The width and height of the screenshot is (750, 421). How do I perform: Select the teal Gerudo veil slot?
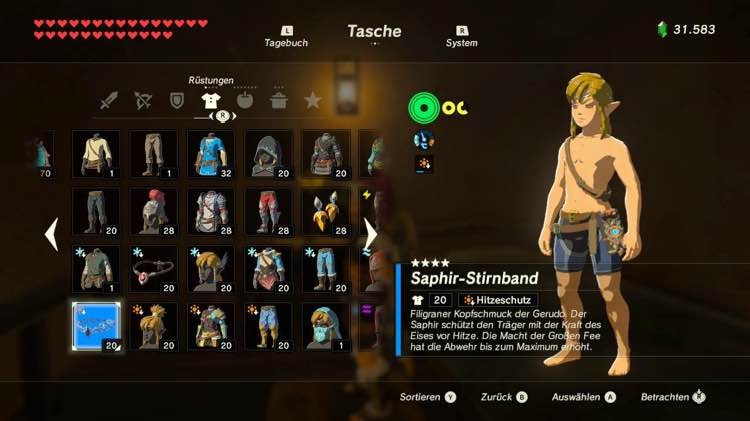click(x=326, y=327)
